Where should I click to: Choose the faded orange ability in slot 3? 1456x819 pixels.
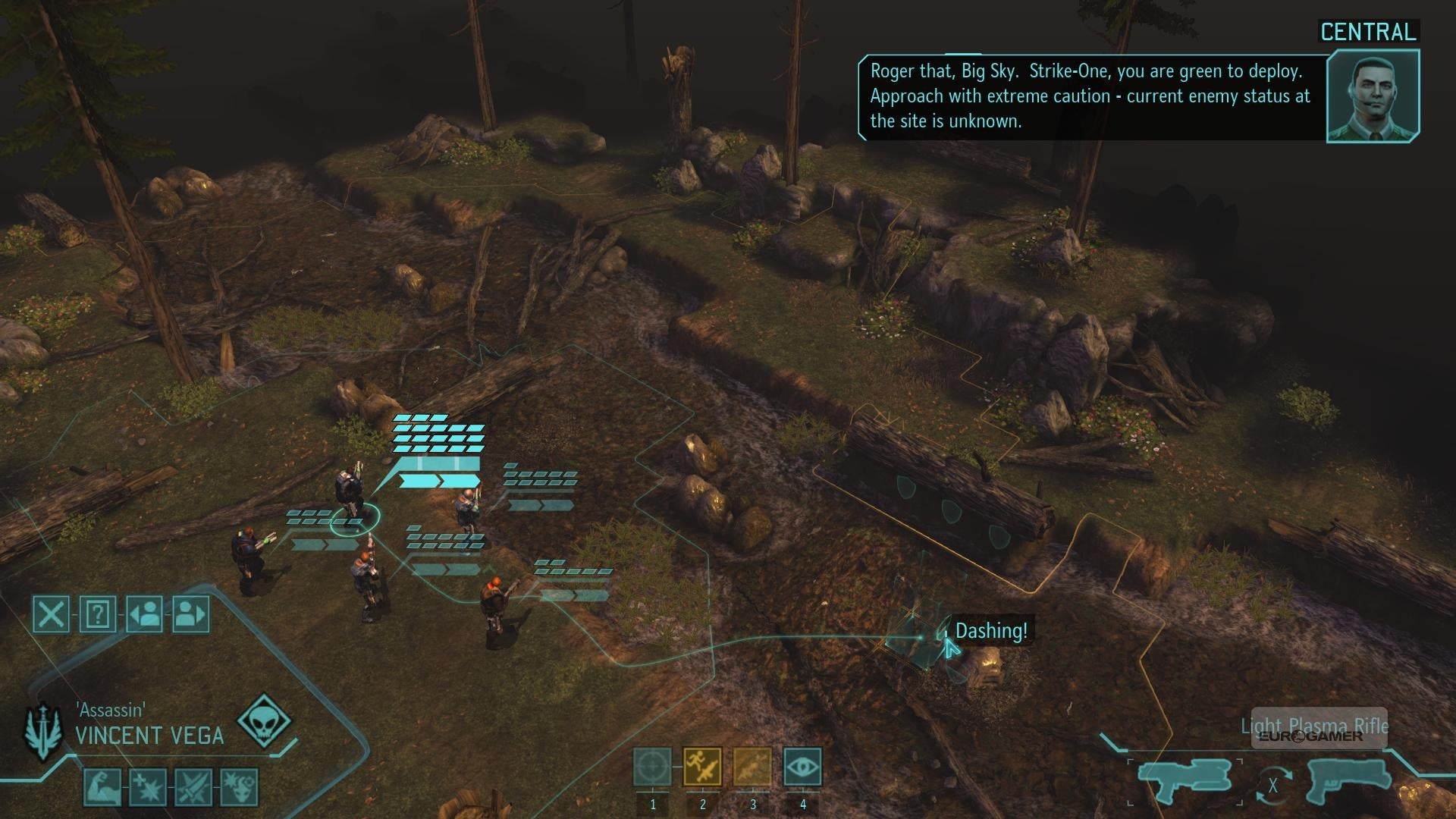click(x=752, y=767)
